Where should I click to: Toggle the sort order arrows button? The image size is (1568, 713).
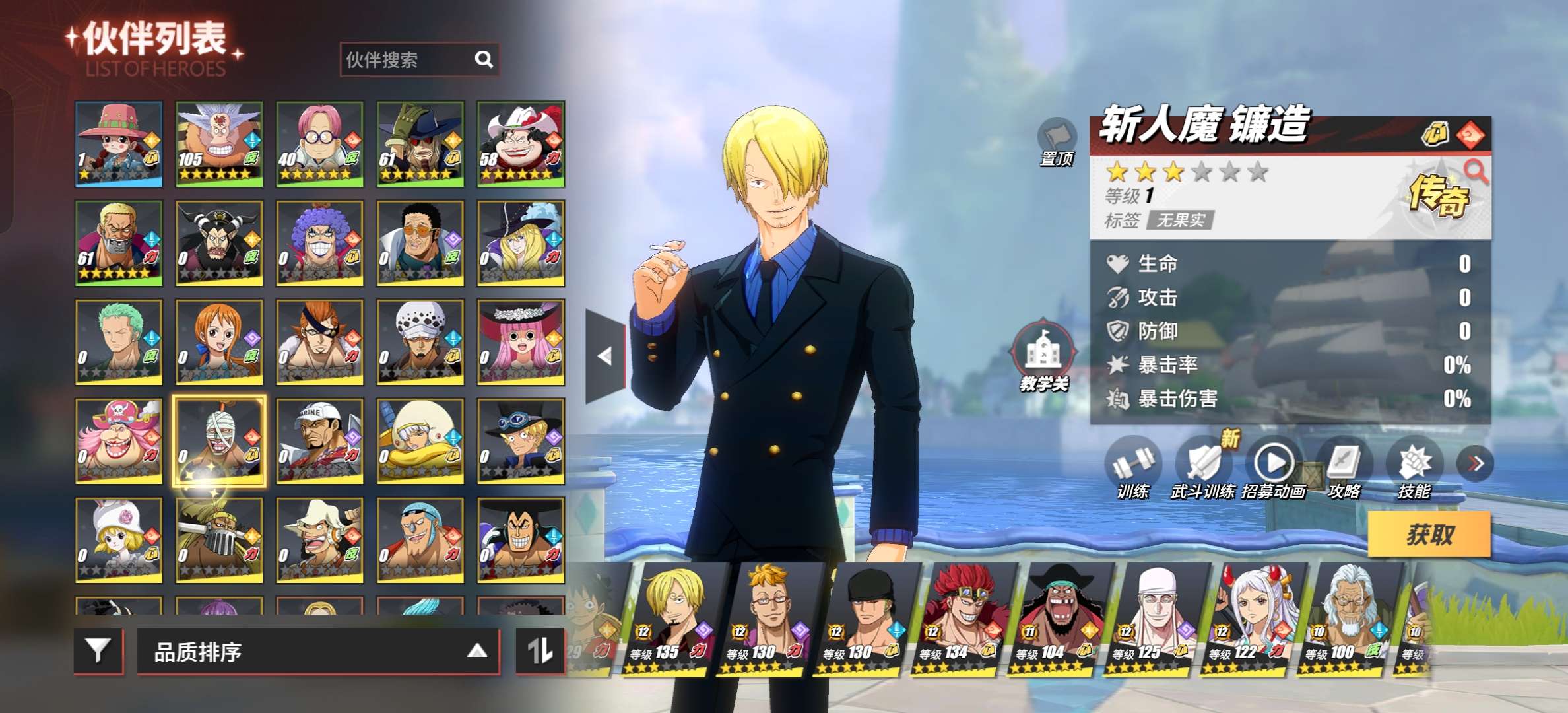(540, 652)
